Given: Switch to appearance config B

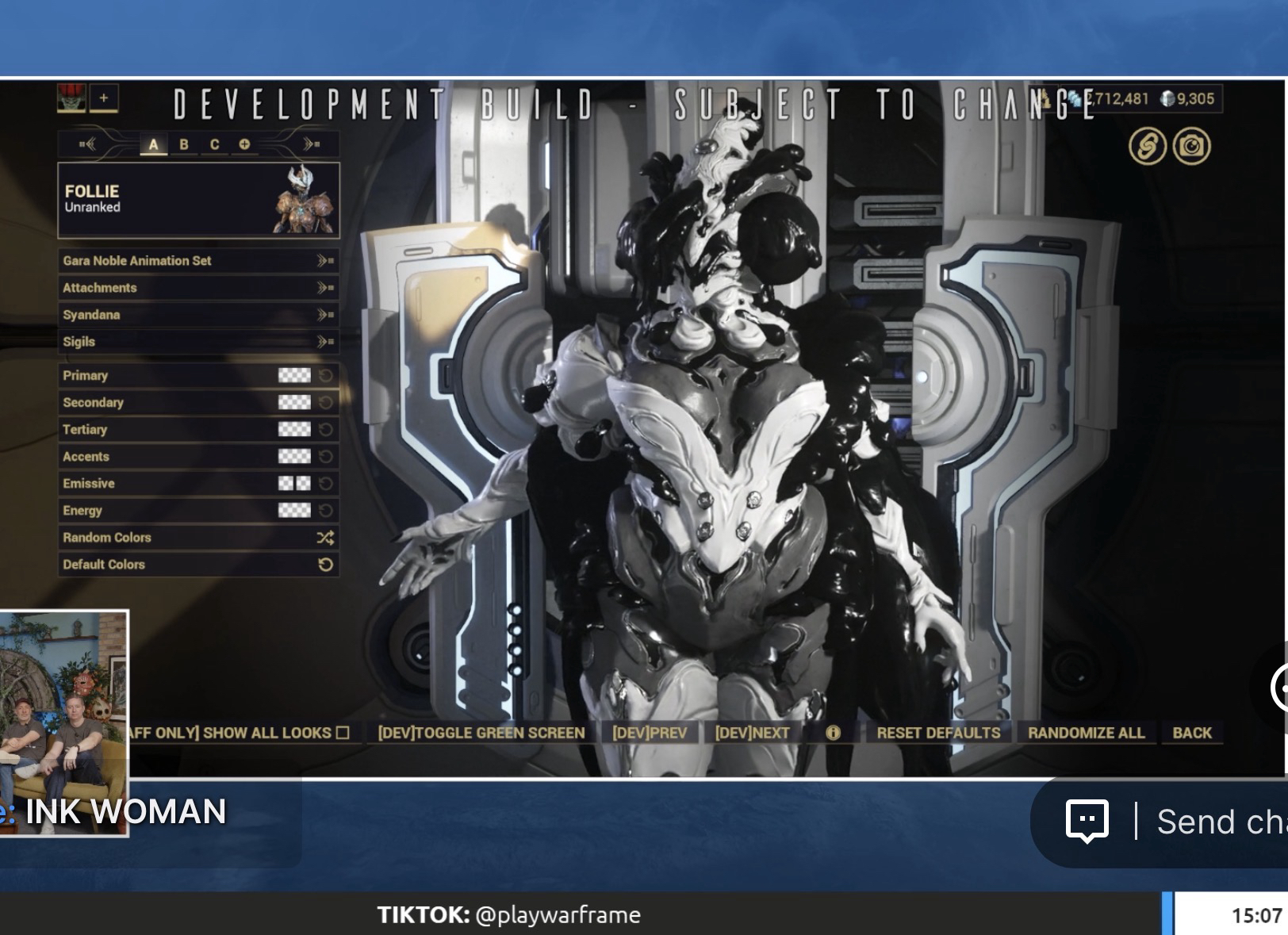Looking at the screenshot, I should [184, 144].
